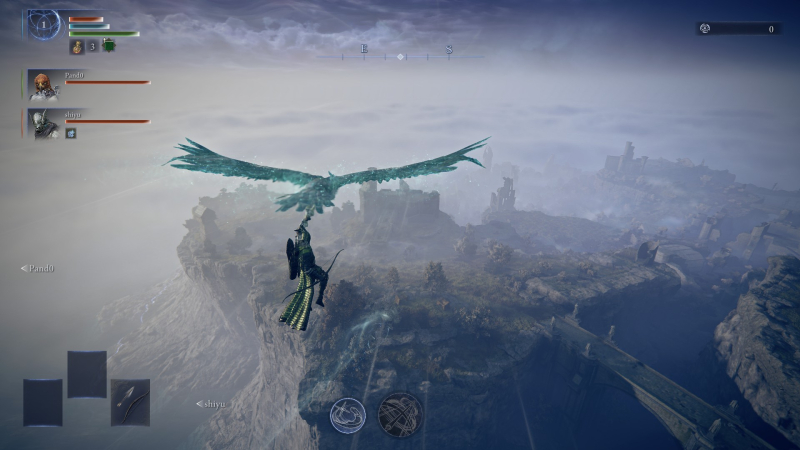Select the bow and arrow weapon slot
The height and width of the screenshot is (450, 800).
[130, 402]
